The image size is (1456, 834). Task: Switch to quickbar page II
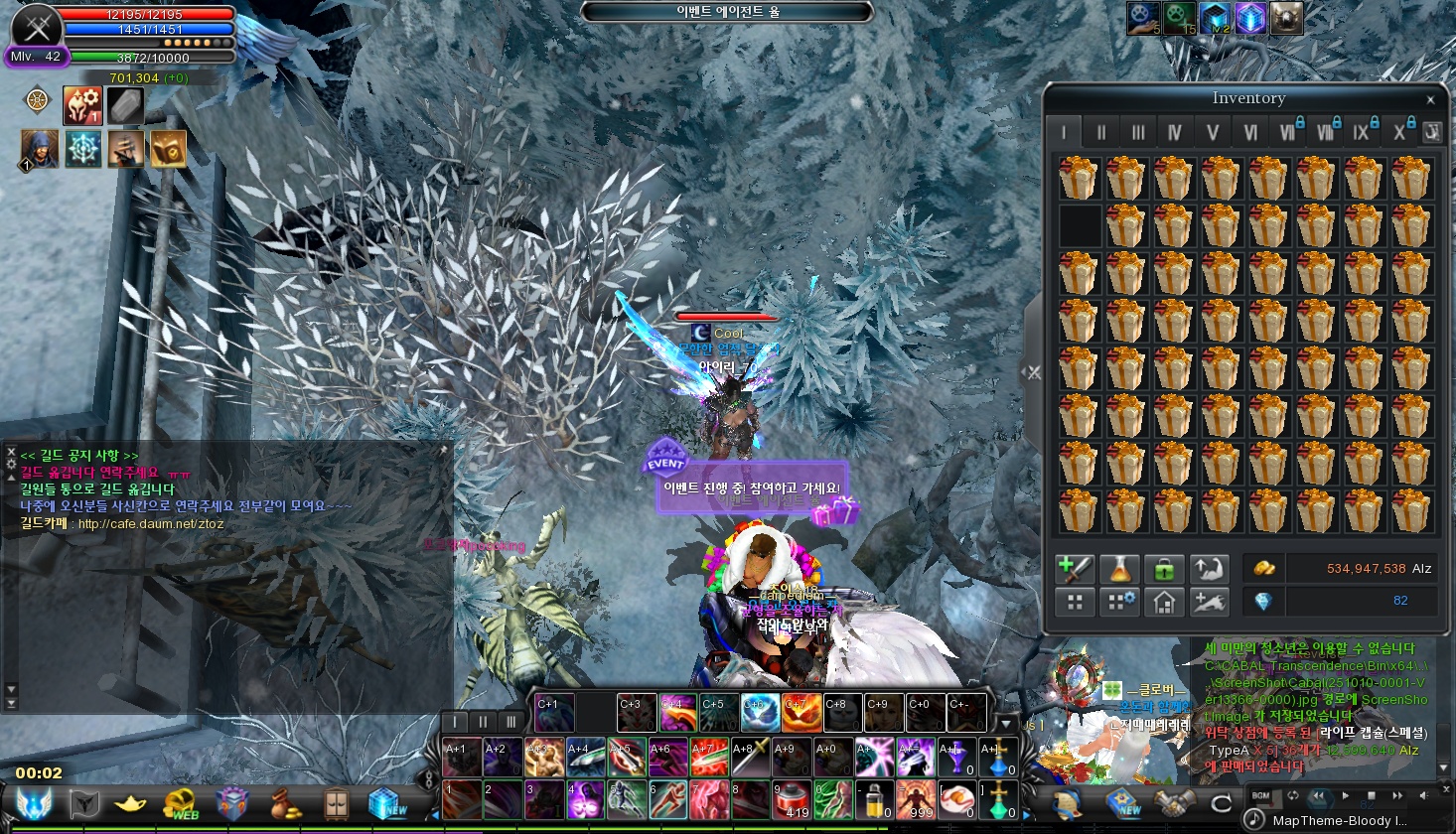coord(483,722)
